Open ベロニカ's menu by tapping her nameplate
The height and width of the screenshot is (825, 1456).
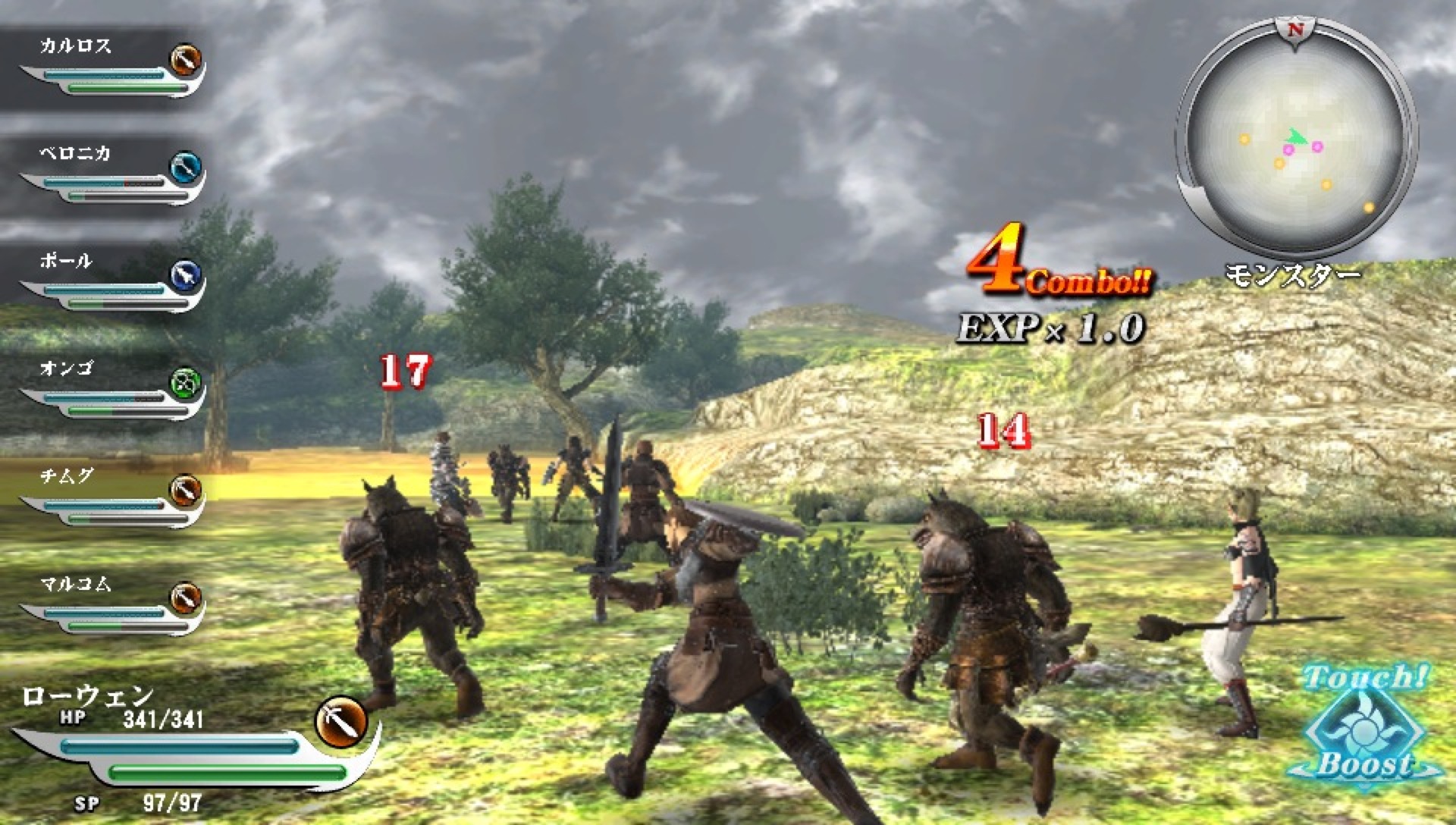click(72, 152)
